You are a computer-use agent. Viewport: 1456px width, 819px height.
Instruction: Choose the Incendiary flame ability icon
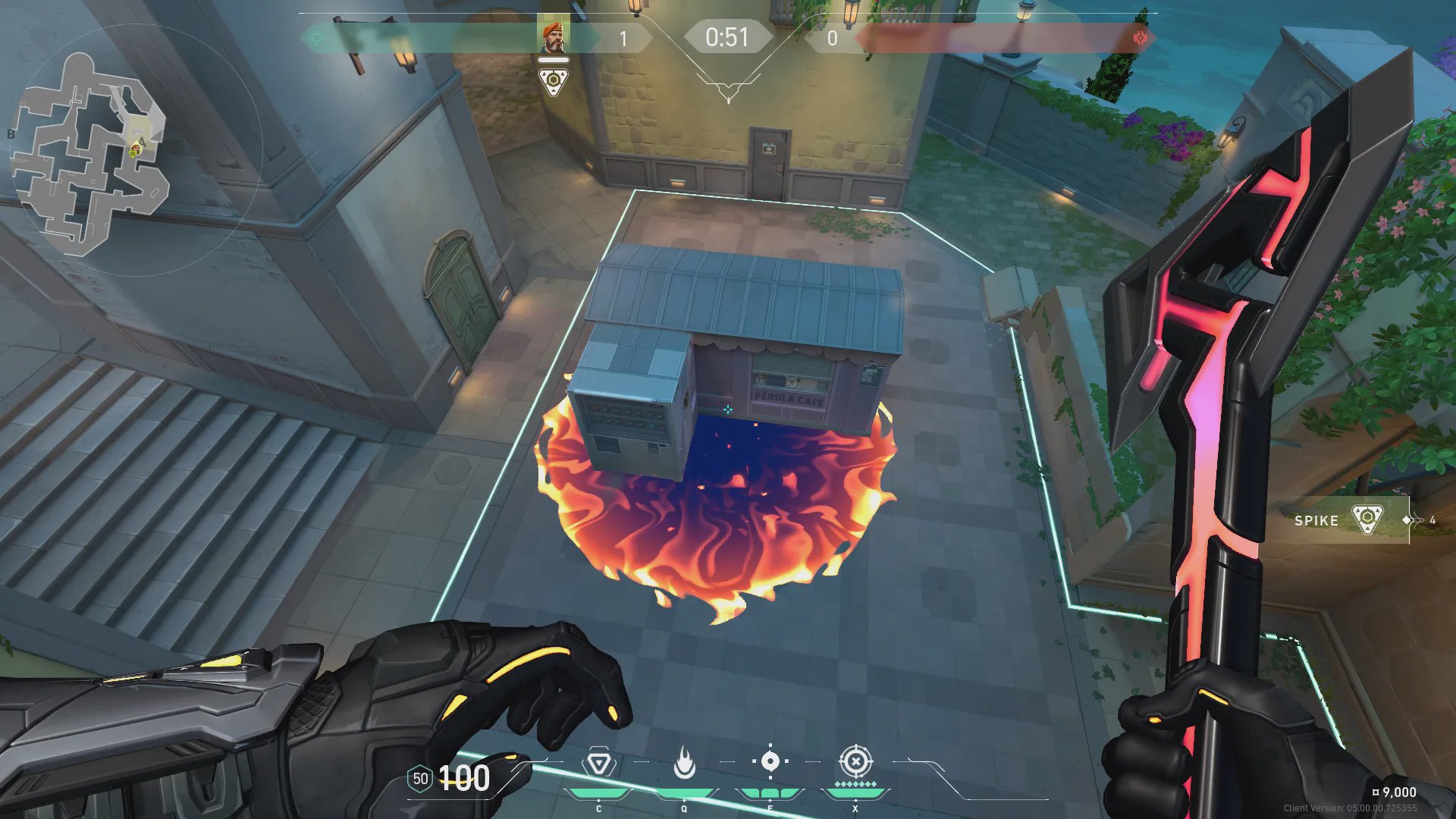684,763
